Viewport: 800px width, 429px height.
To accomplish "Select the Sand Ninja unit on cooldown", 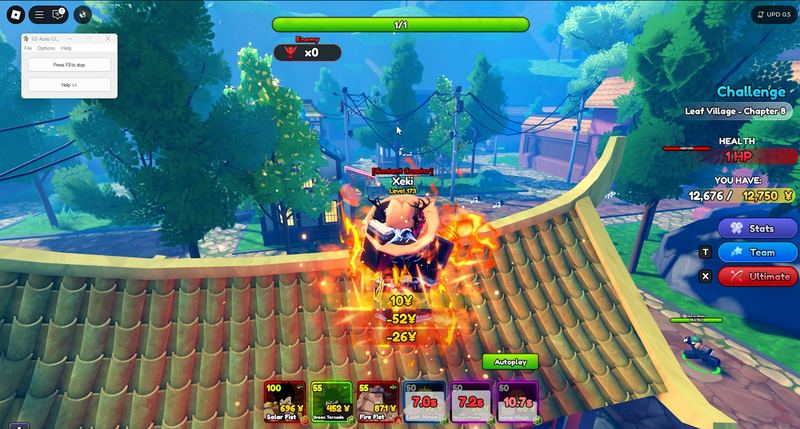I will [x=518, y=400].
